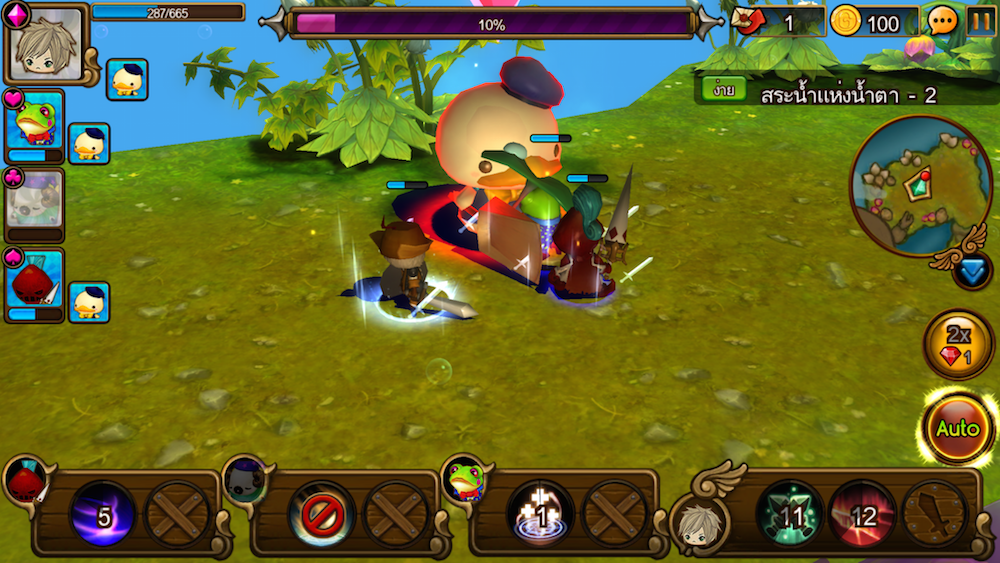
Task: Select the red hooded party member portrait
Action: 34,279
